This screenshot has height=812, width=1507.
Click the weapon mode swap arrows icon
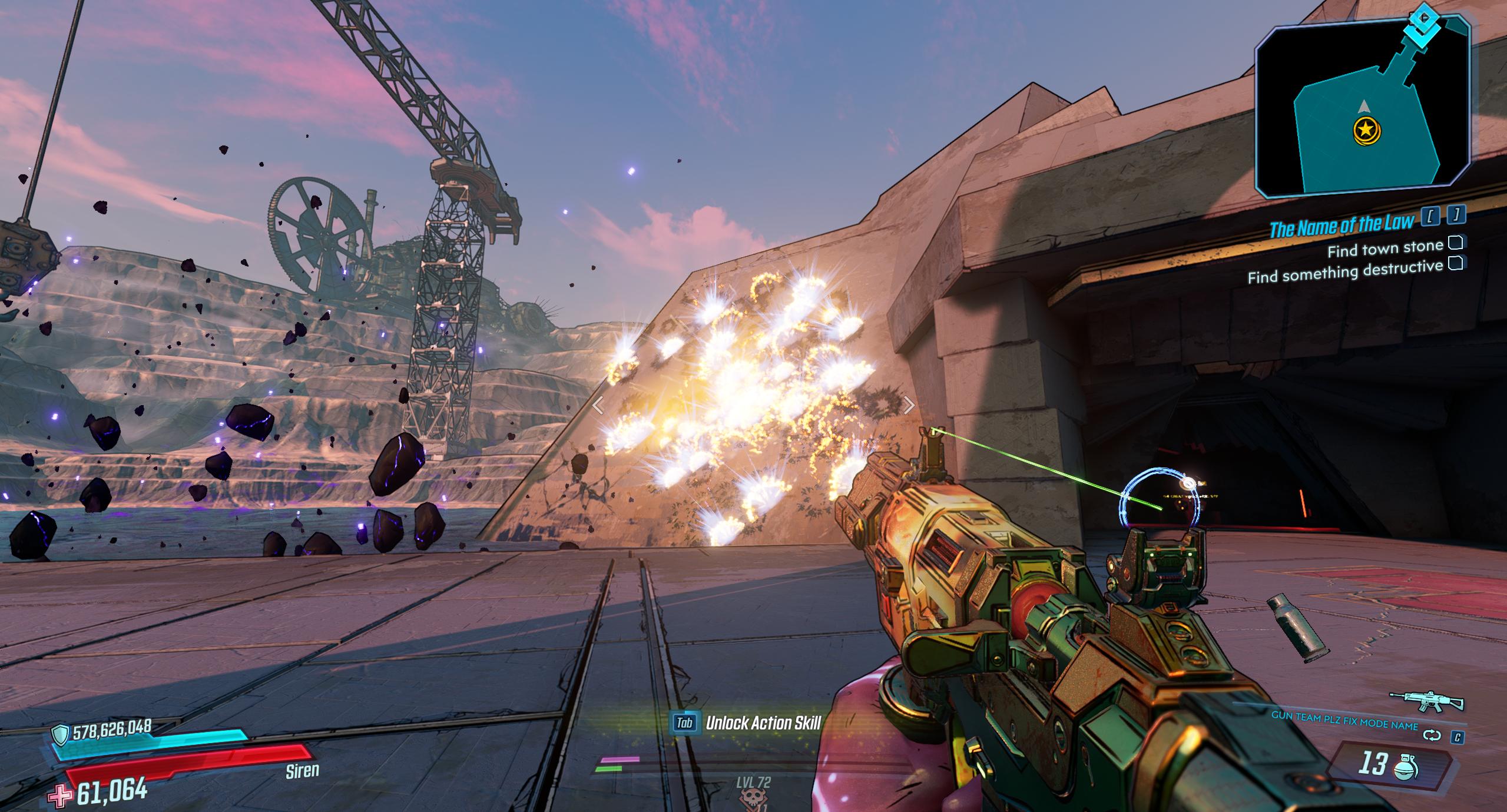click(x=1431, y=735)
